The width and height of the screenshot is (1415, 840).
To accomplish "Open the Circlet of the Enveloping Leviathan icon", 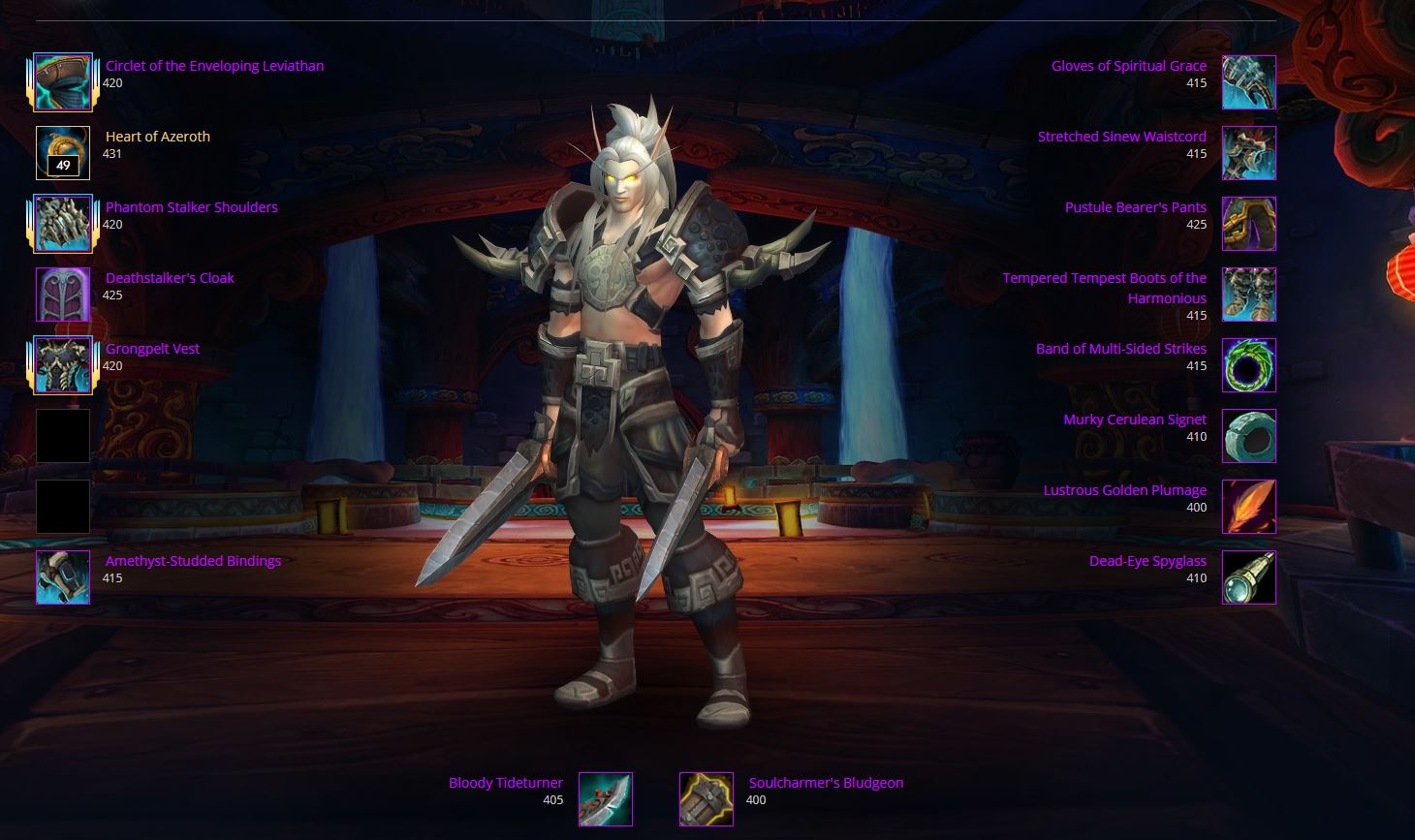I will tap(62, 81).
